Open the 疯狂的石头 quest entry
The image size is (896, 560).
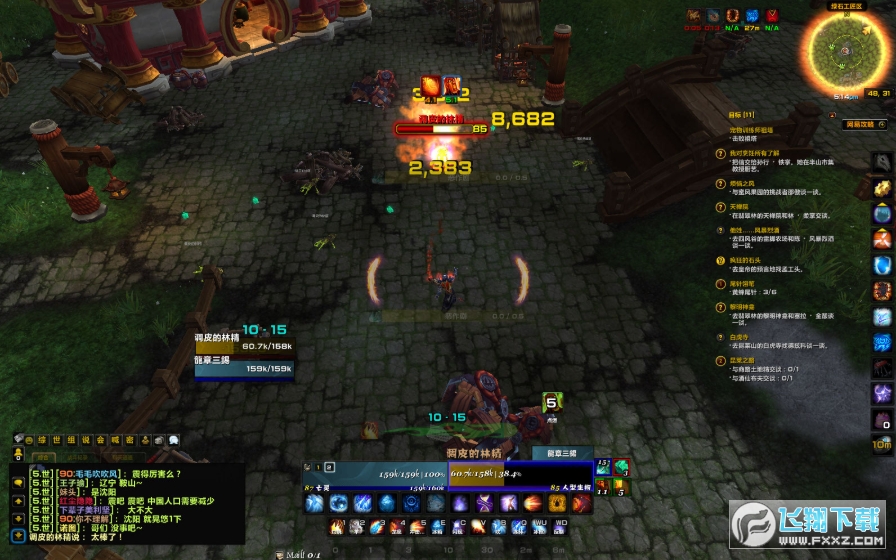(747, 261)
